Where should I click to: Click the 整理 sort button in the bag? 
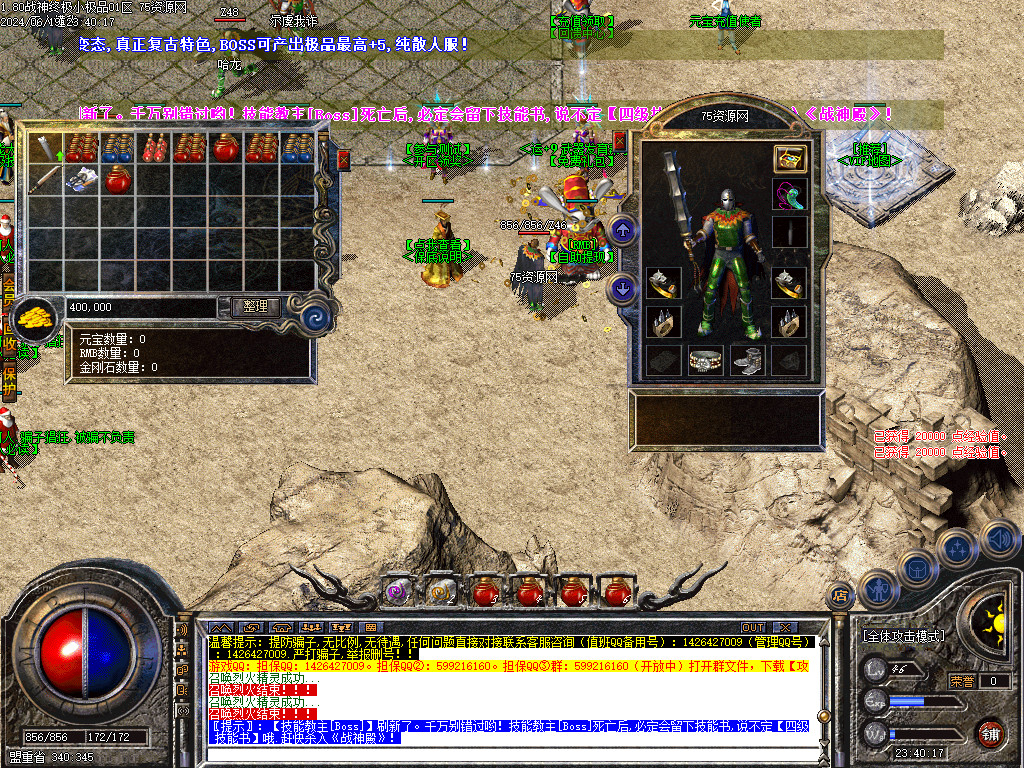(255, 307)
